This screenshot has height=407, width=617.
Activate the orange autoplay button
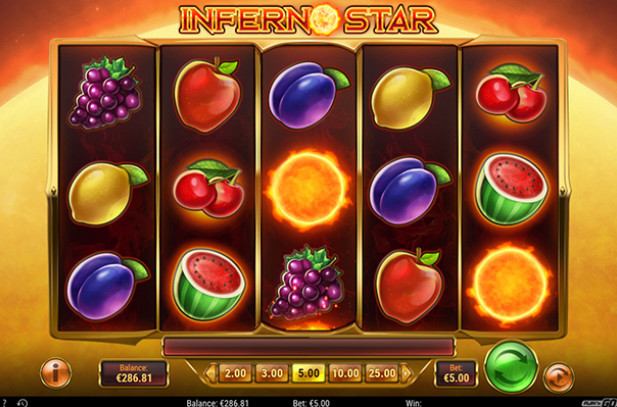(558, 377)
